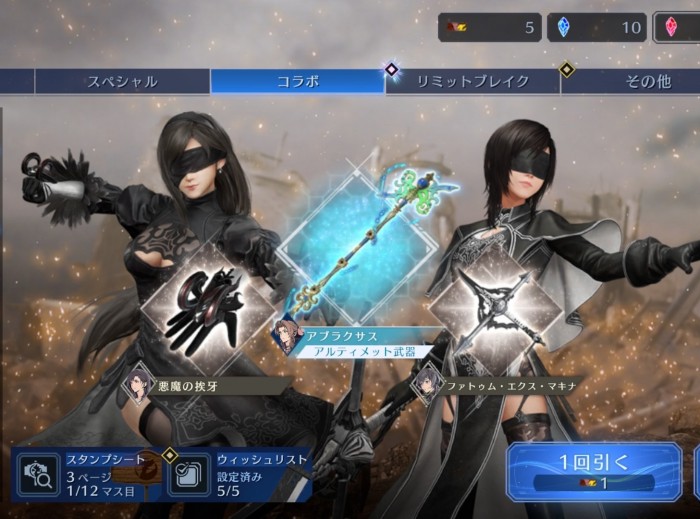Open the リミットブレイク tab
The image size is (700, 519).
pyautogui.click(x=472, y=81)
